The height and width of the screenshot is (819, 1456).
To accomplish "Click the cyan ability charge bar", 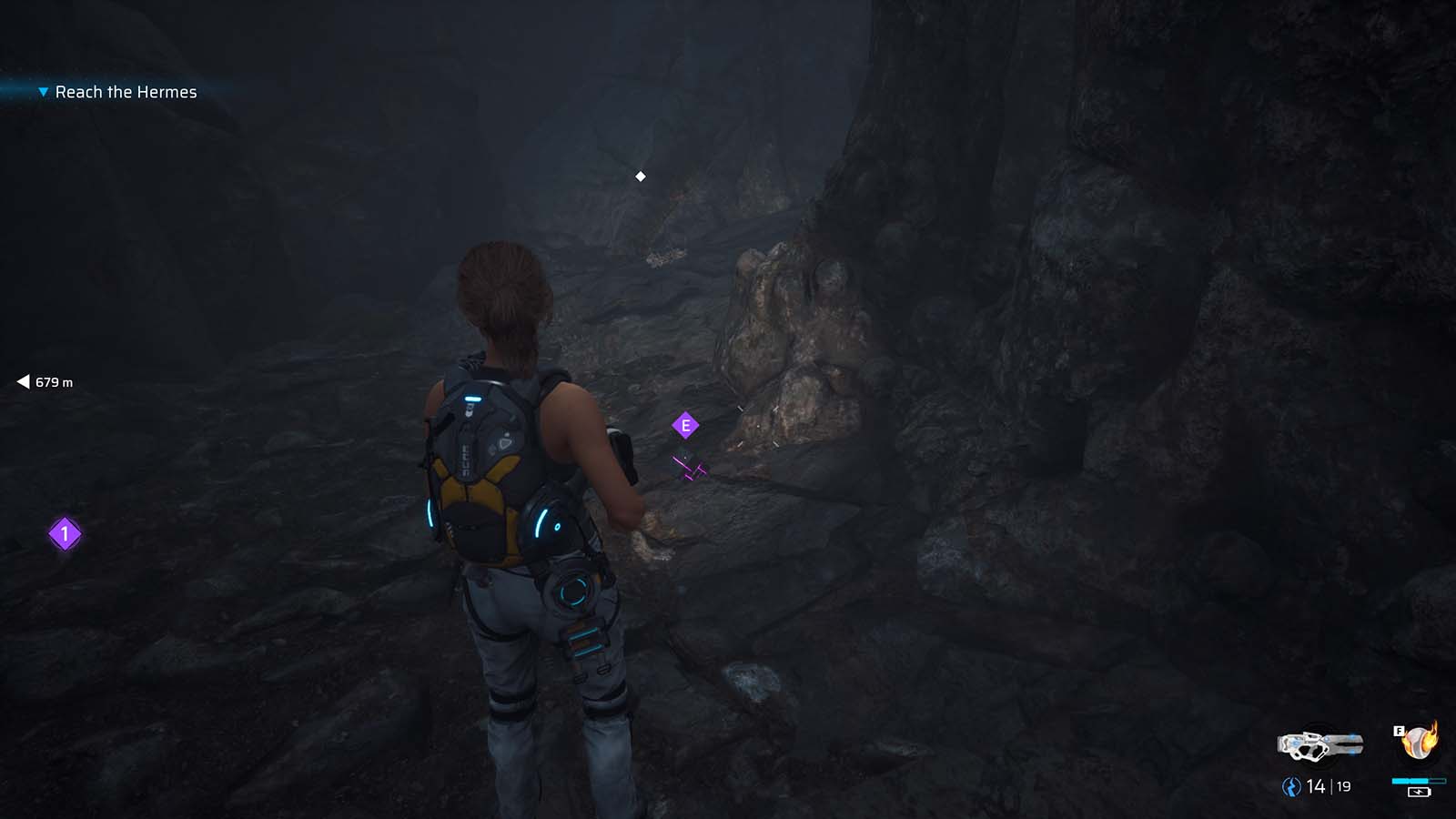I will pyautogui.click(x=1418, y=781).
